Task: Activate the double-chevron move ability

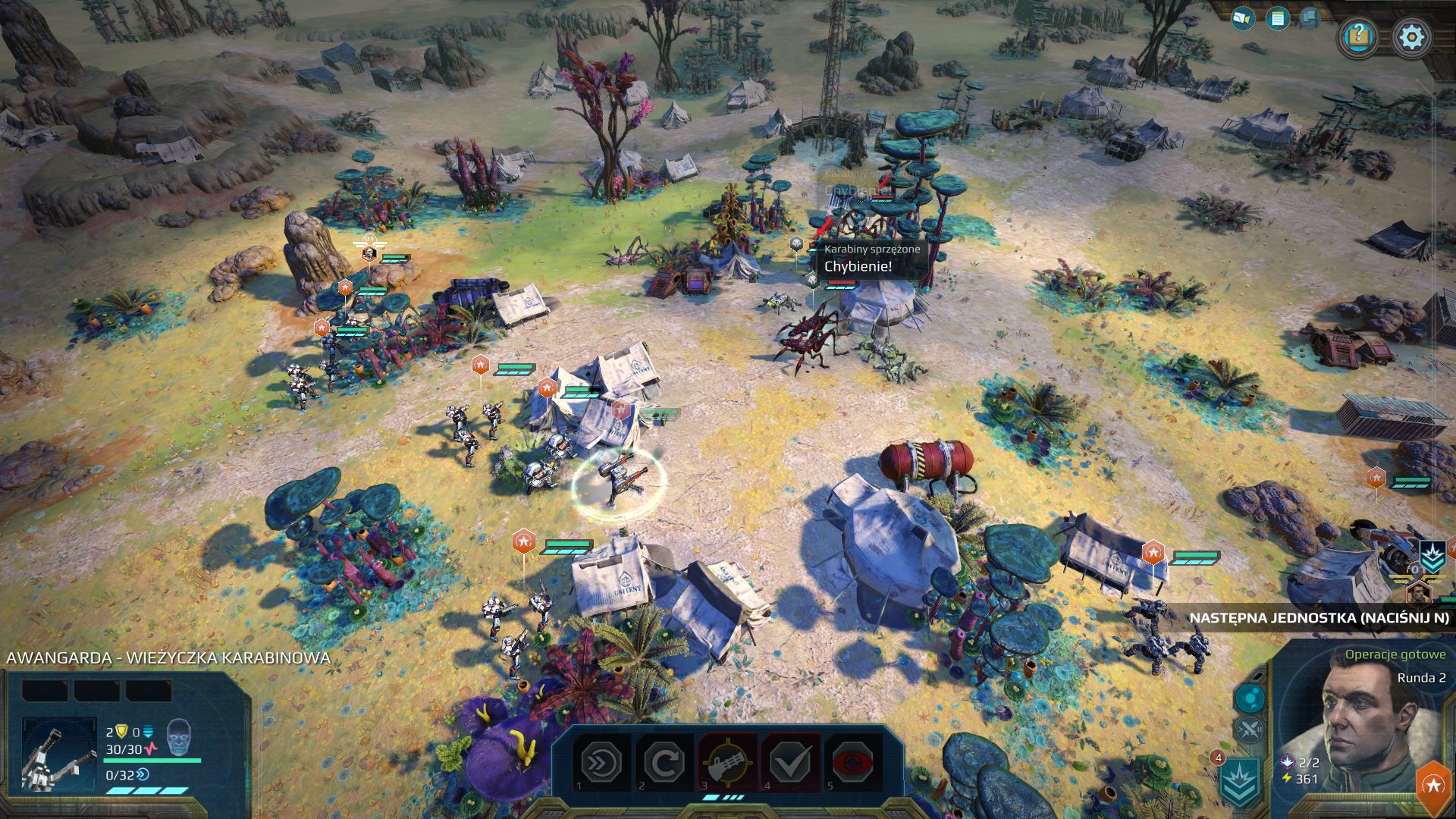Action: [601, 763]
